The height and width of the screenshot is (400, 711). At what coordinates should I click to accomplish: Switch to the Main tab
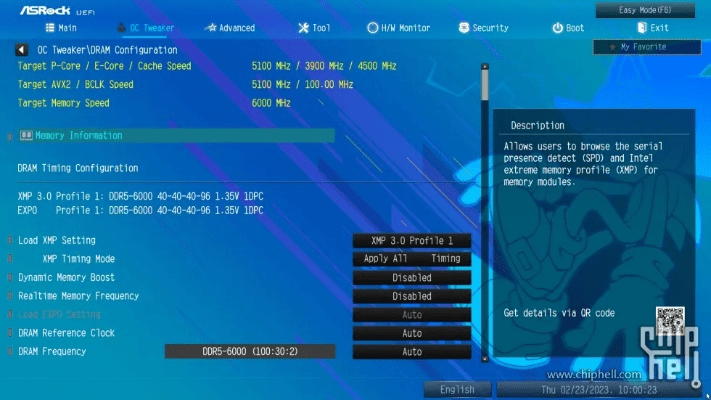[x=61, y=28]
